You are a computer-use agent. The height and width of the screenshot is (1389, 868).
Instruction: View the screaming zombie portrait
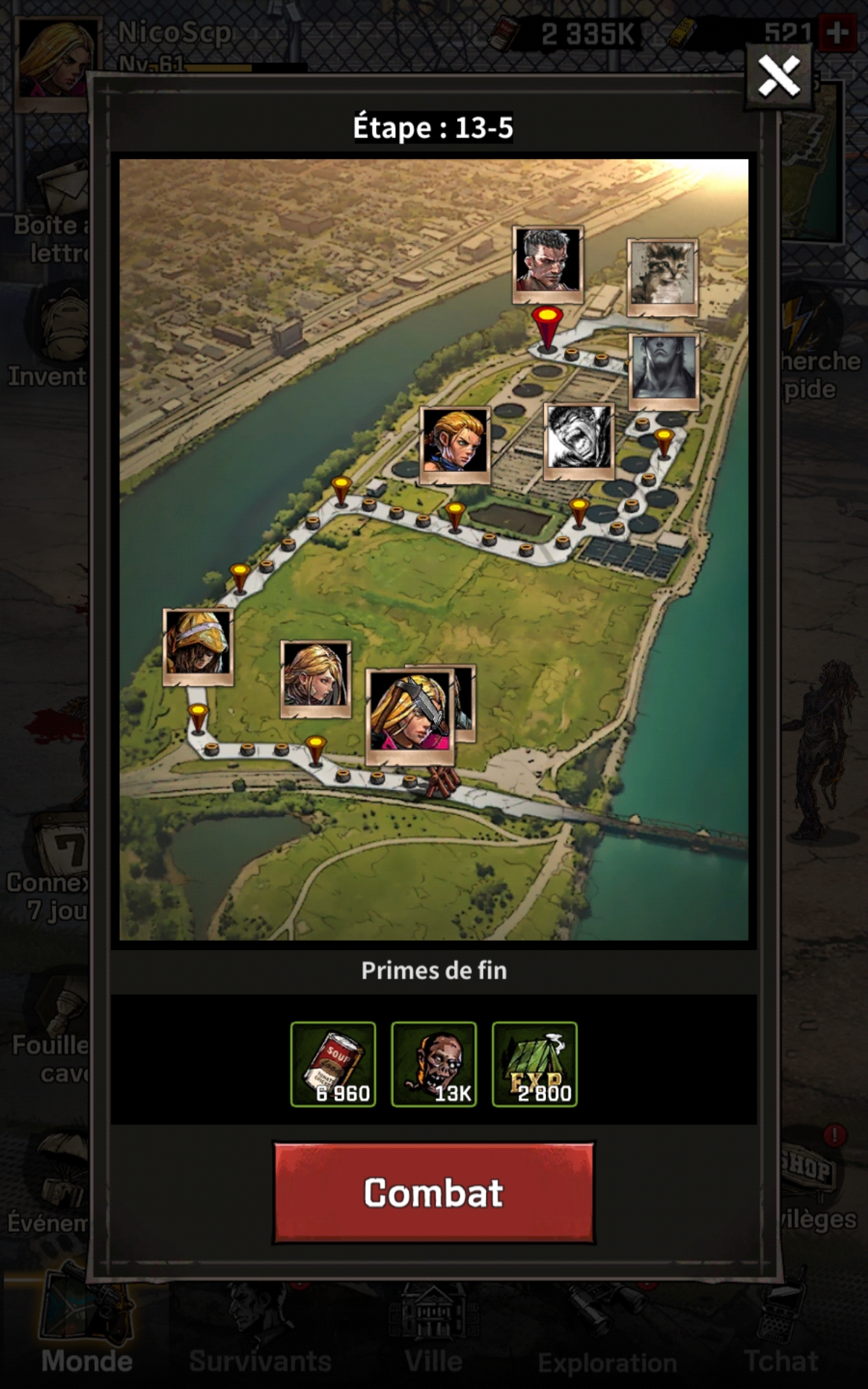(x=578, y=441)
